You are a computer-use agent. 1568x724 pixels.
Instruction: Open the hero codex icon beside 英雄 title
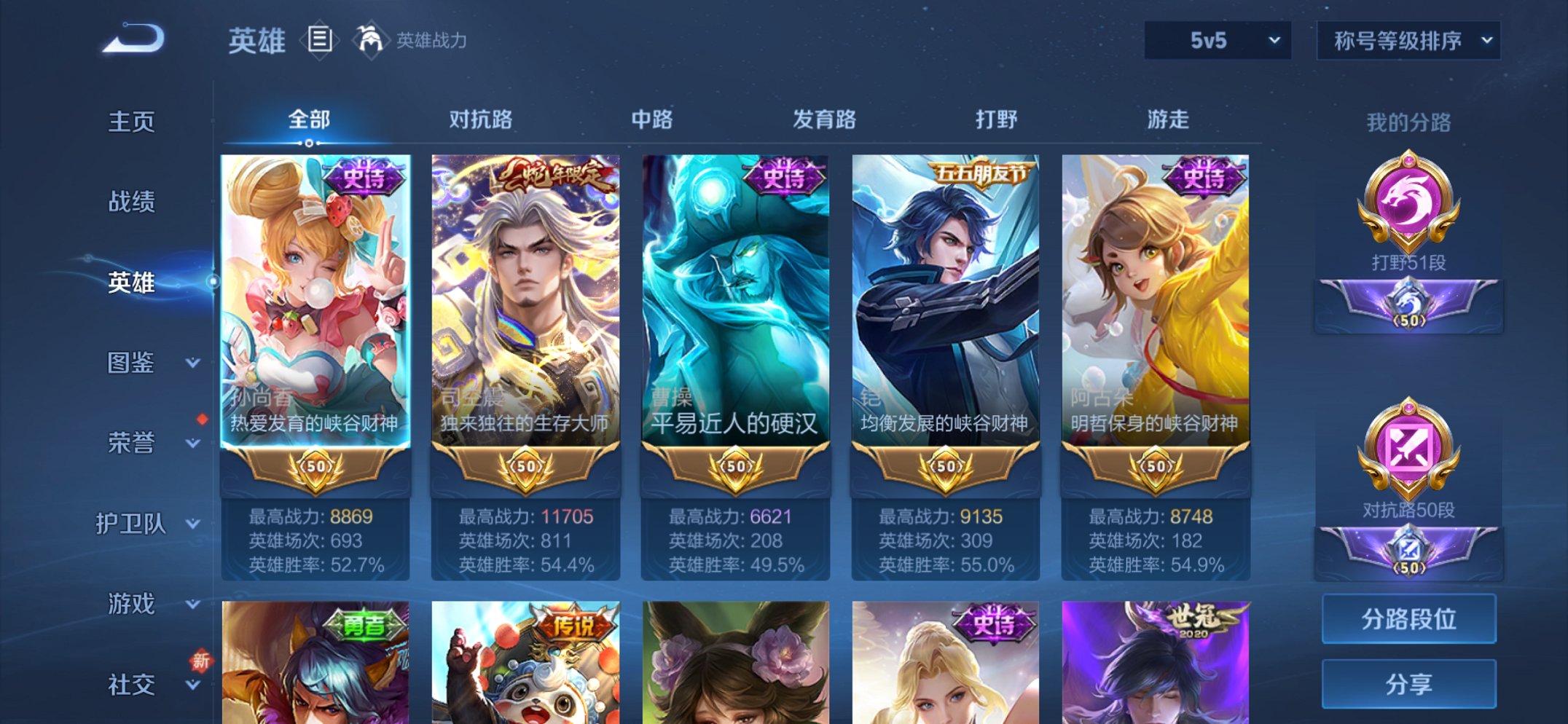pos(321,40)
